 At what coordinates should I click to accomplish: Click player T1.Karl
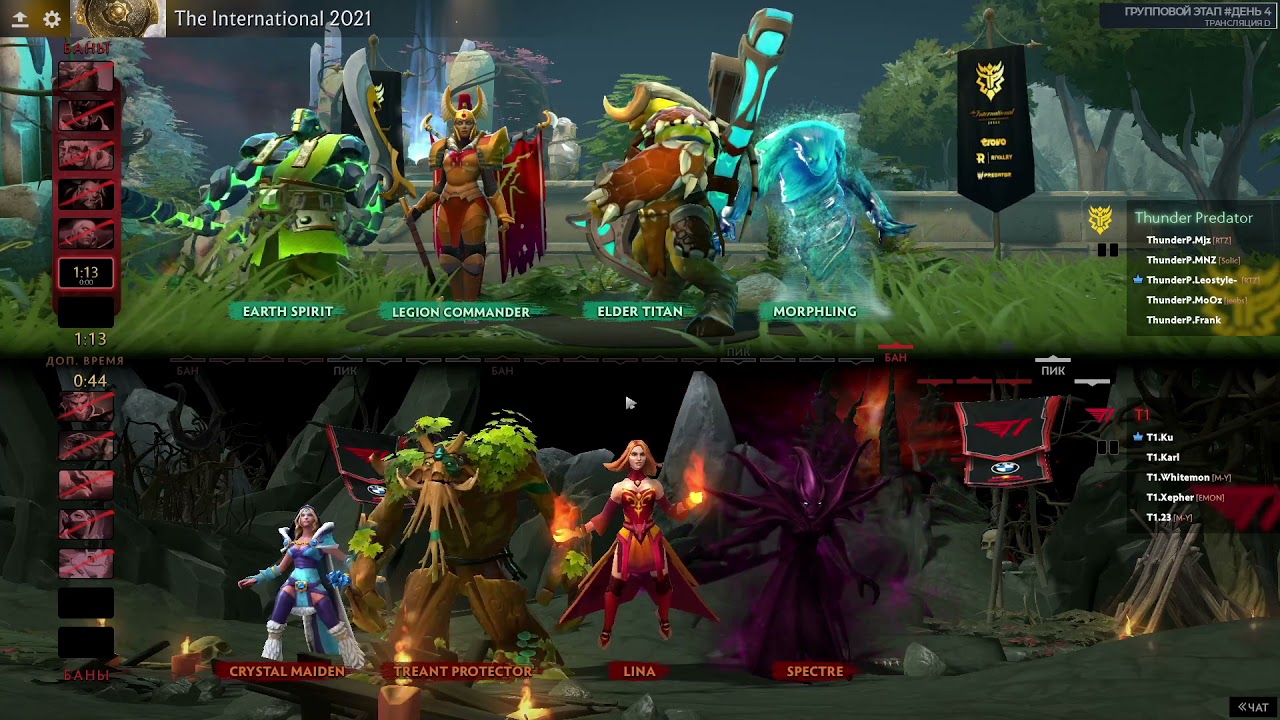(1162, 457)
